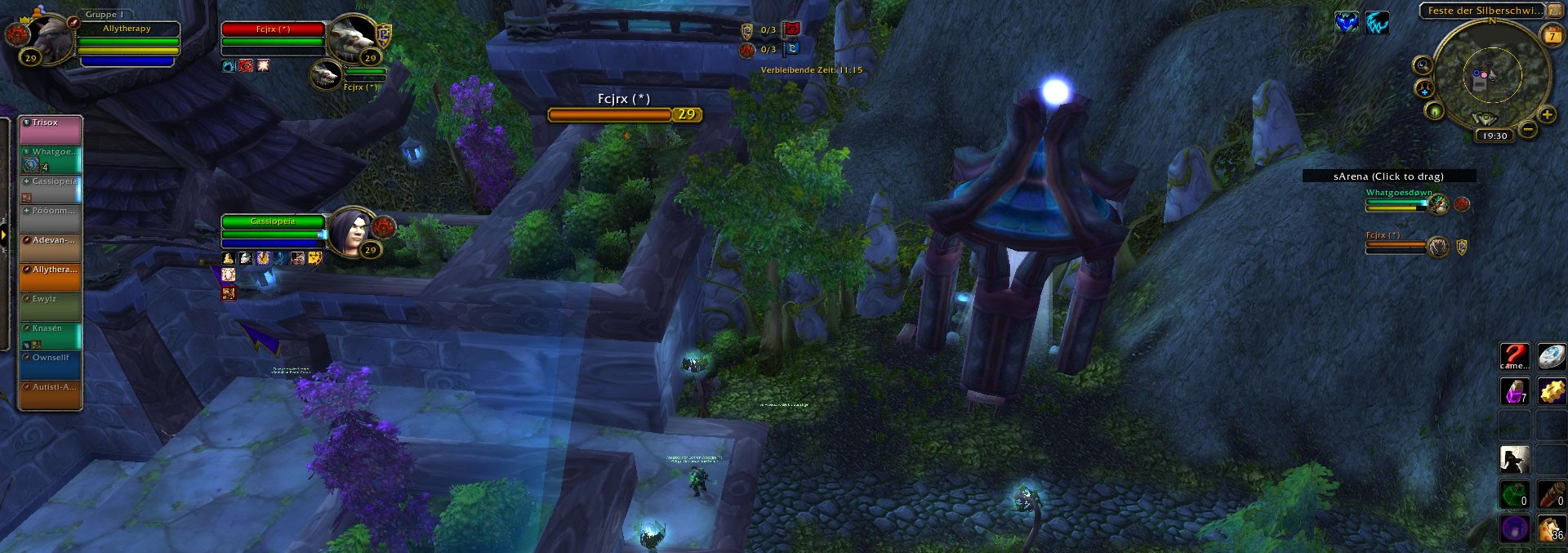Click the Cassiopeia focus frame portrait

pos(353,232)
